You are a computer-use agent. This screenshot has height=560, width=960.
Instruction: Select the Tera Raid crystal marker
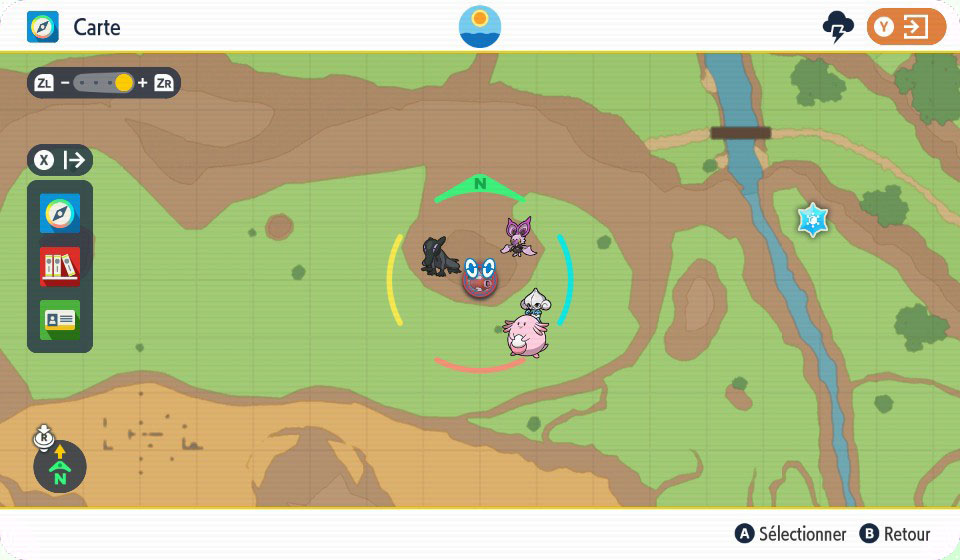tap(813, 220)
